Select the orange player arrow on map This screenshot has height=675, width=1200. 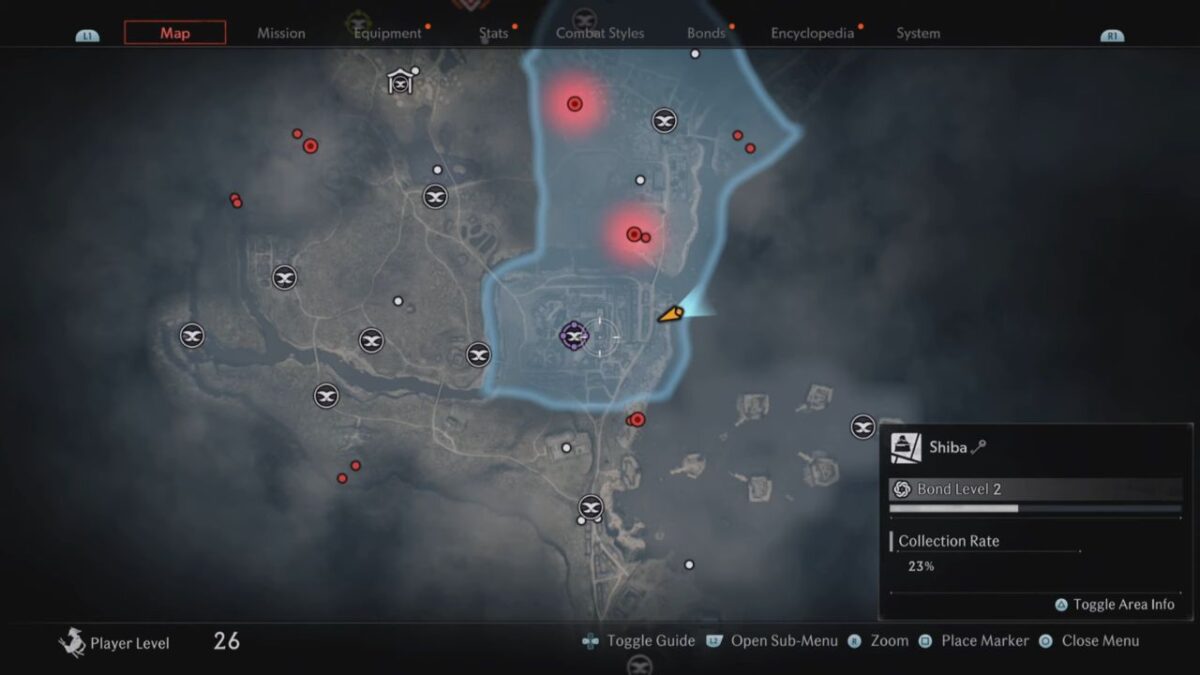click(x=669, y=315)
